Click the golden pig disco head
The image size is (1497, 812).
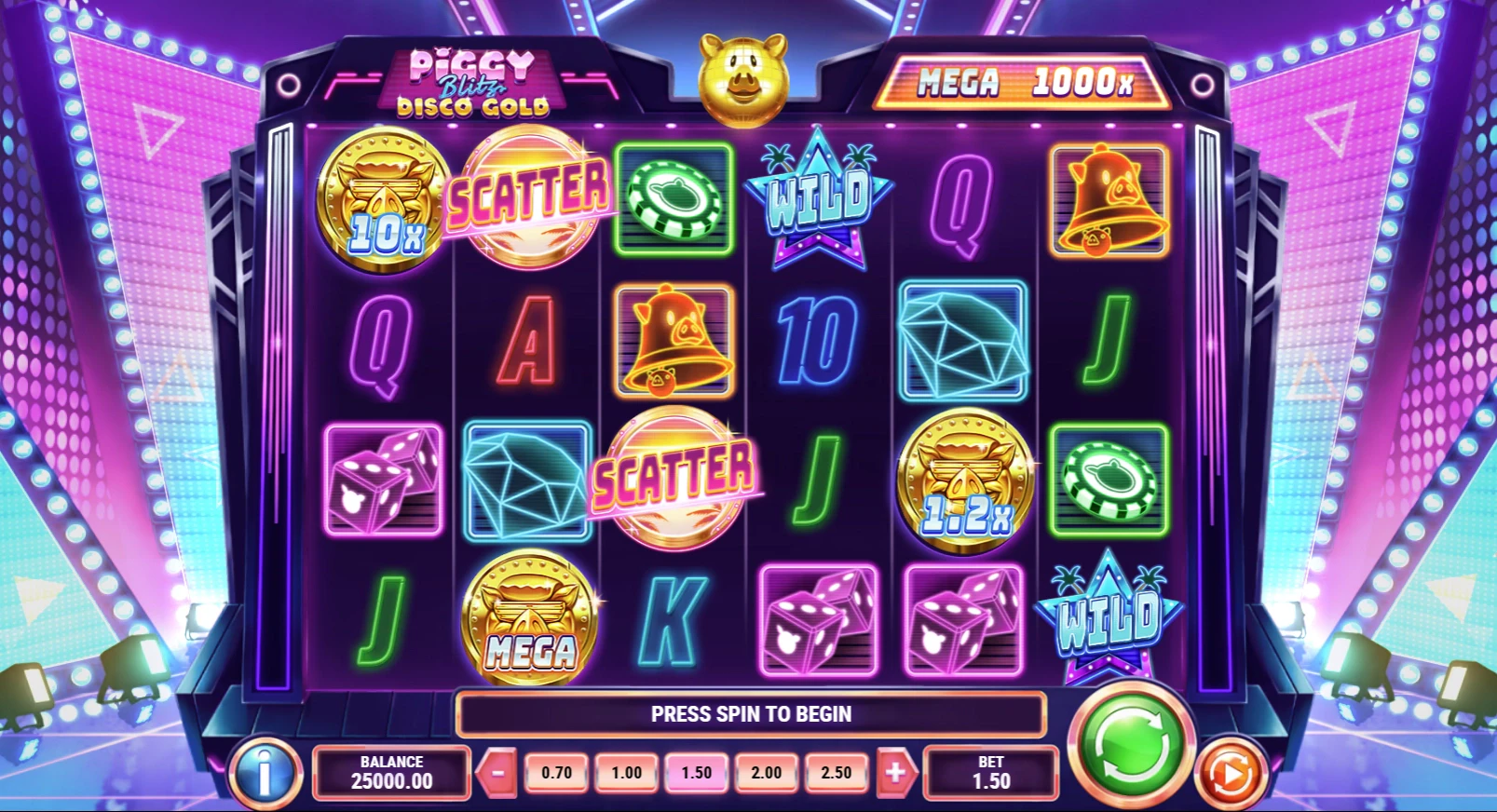point(745,79)
